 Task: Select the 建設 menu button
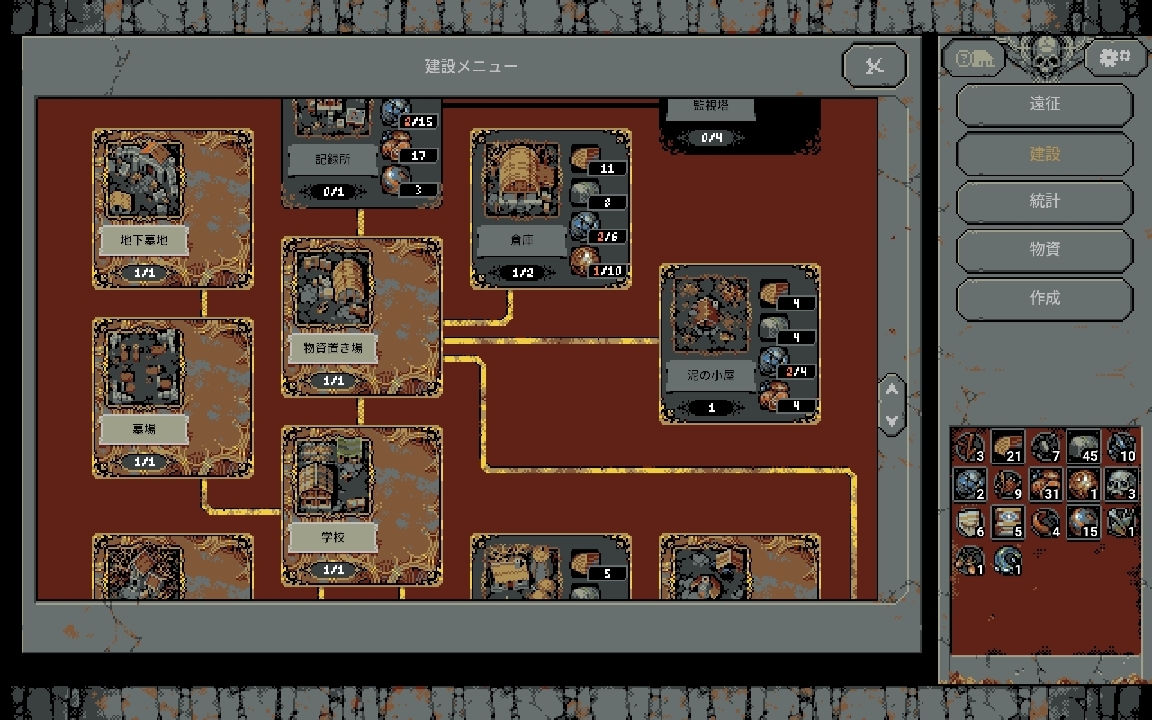(x=1044, y=153)
